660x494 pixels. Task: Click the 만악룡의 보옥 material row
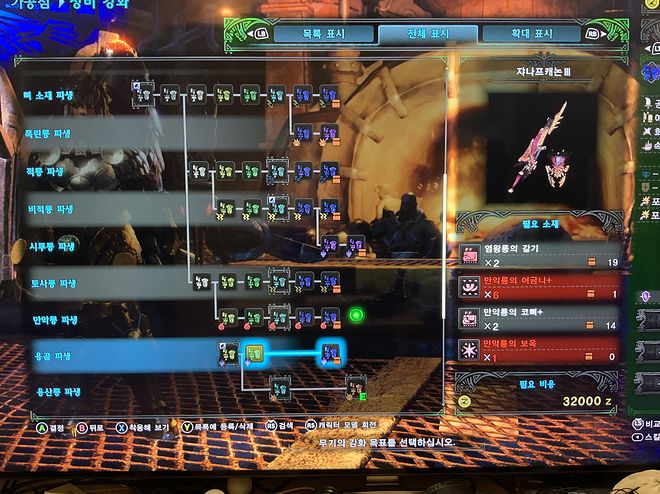538,350
